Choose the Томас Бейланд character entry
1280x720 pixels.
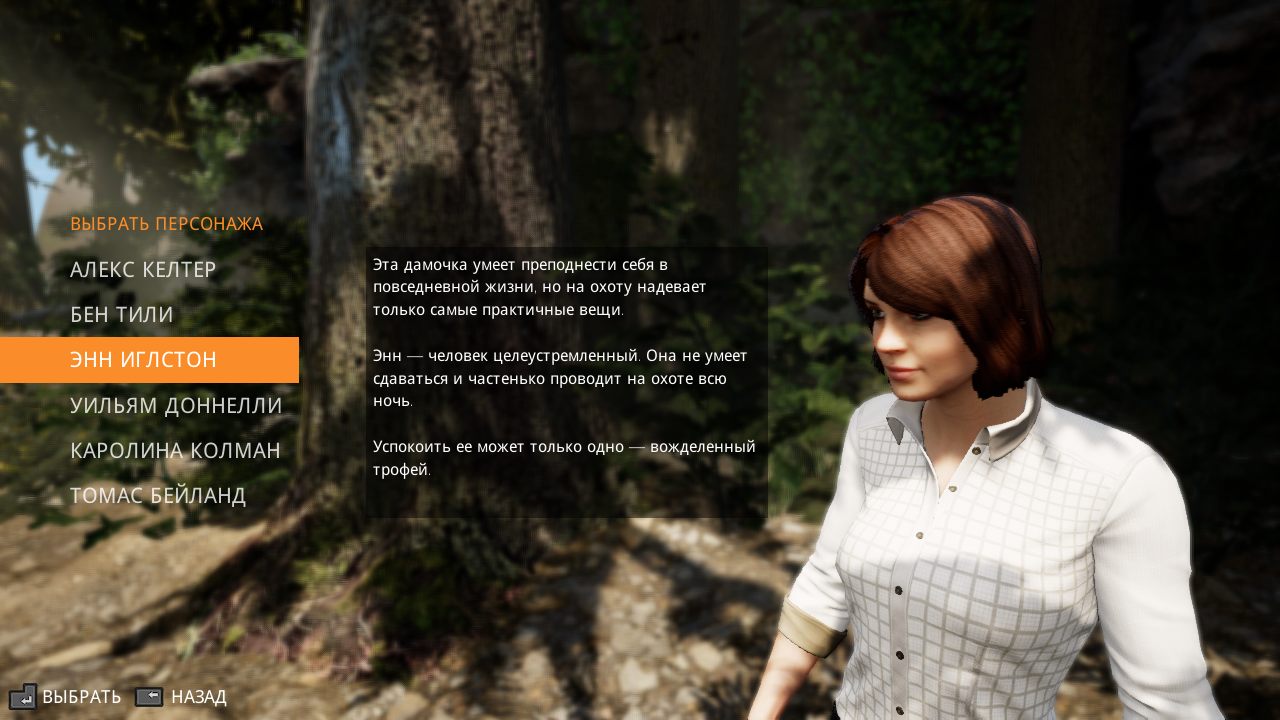(x=158, y=495)
